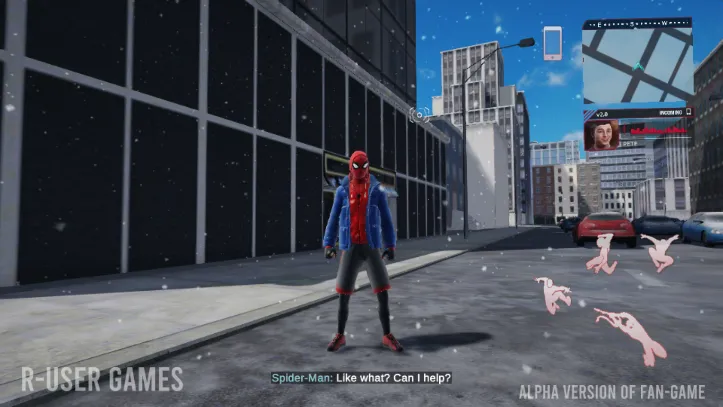
Task: Select the caller portrait in the incoming call panel
Action: coord(601,135)
